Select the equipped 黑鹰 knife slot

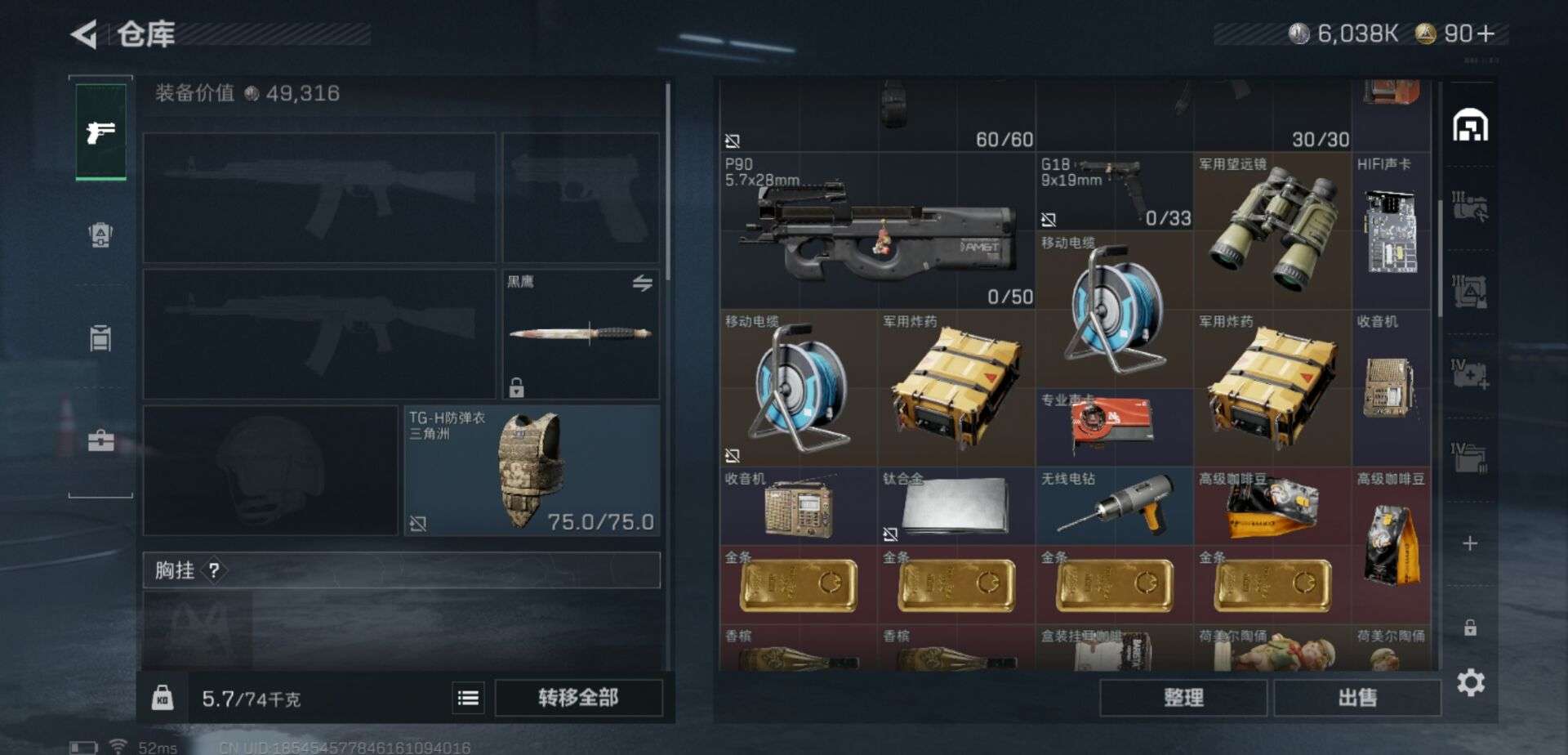580,334
